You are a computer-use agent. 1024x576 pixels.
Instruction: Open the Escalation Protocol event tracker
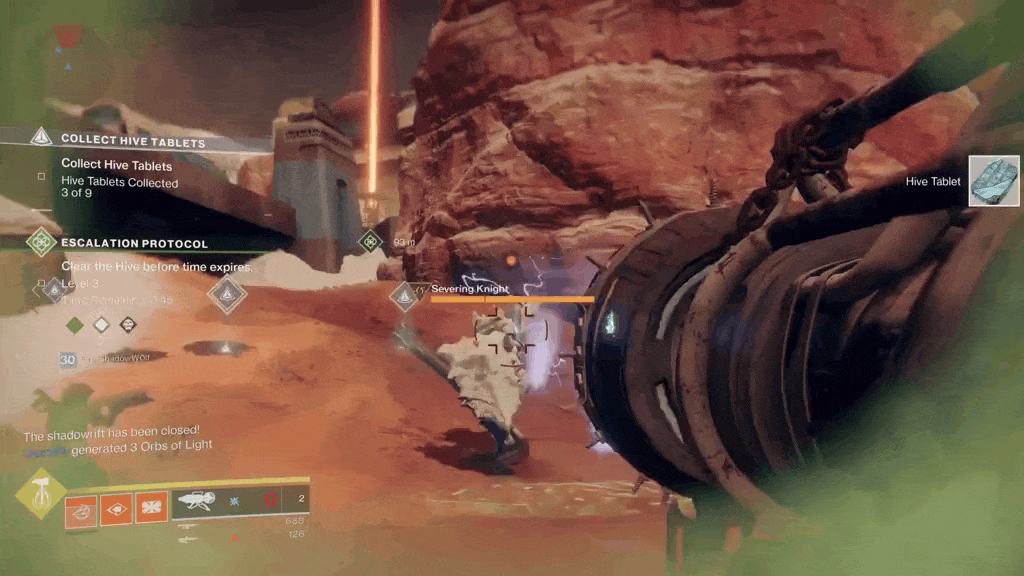[x=134, y=243]
